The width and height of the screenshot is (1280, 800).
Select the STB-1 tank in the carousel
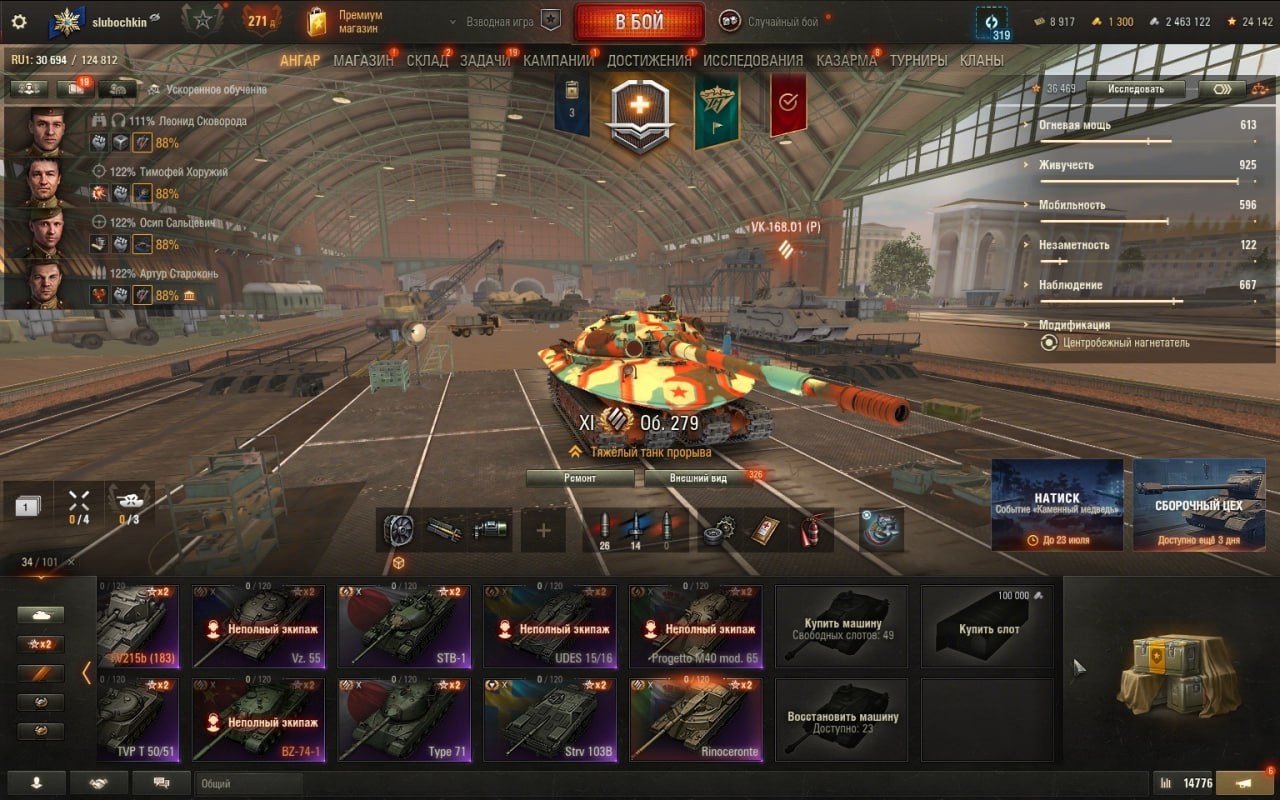coord(404,627)
